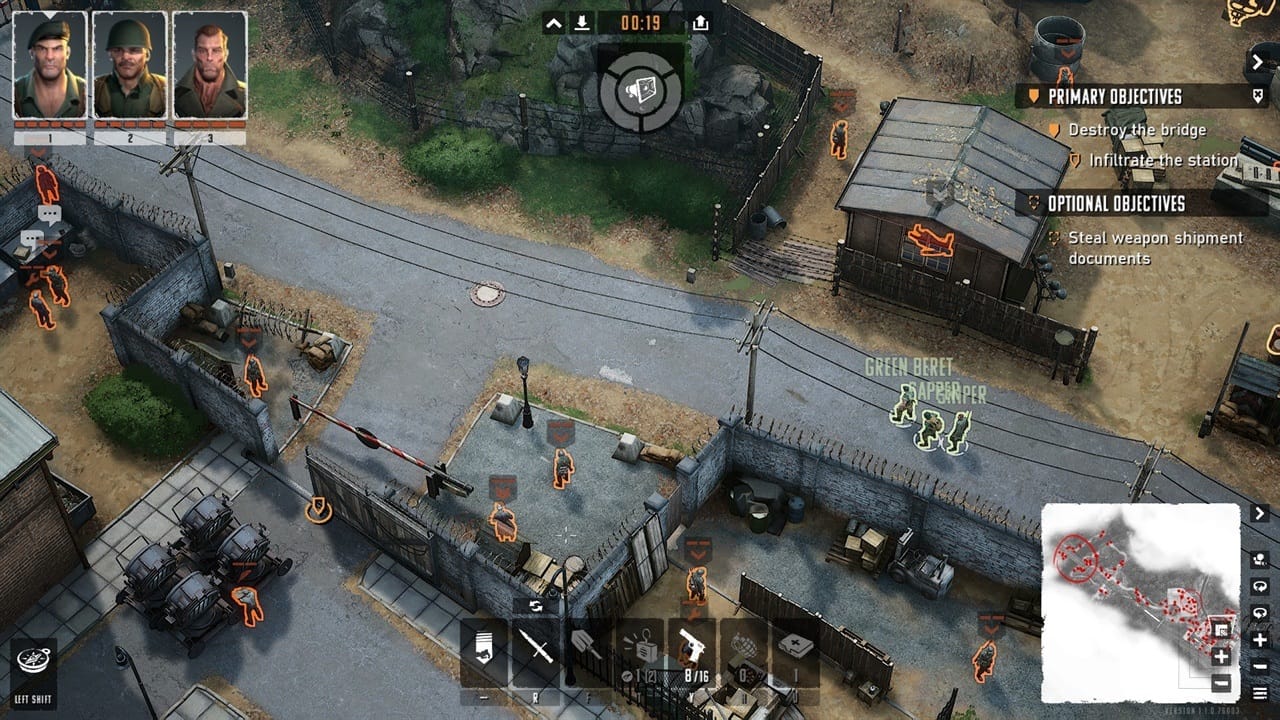Image resolution: width=1280 pixels, height=720 pixels.
Task: Click the rank badge stance icon
Action: pos(484,651)
